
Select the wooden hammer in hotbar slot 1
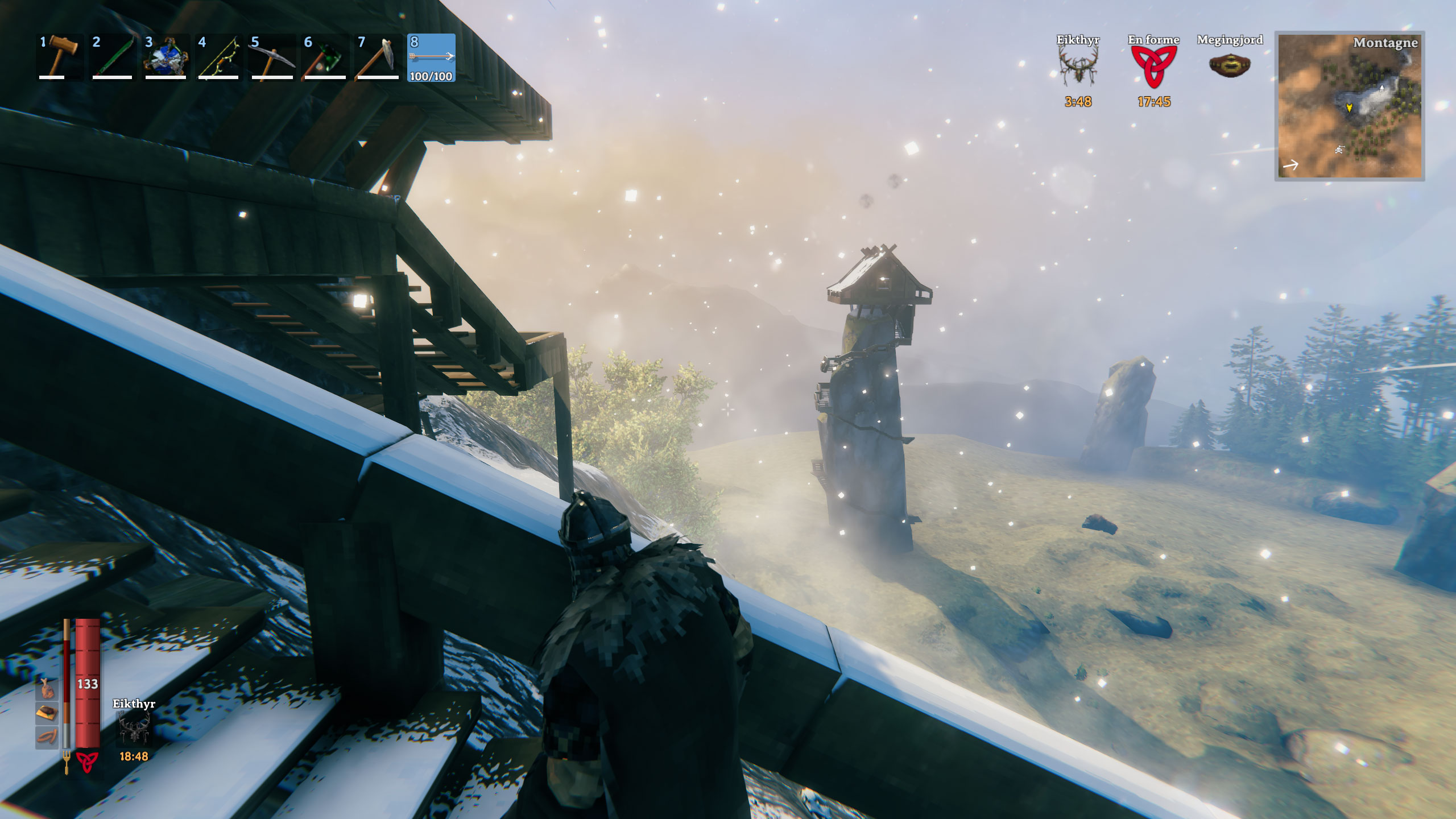point(60,57)
